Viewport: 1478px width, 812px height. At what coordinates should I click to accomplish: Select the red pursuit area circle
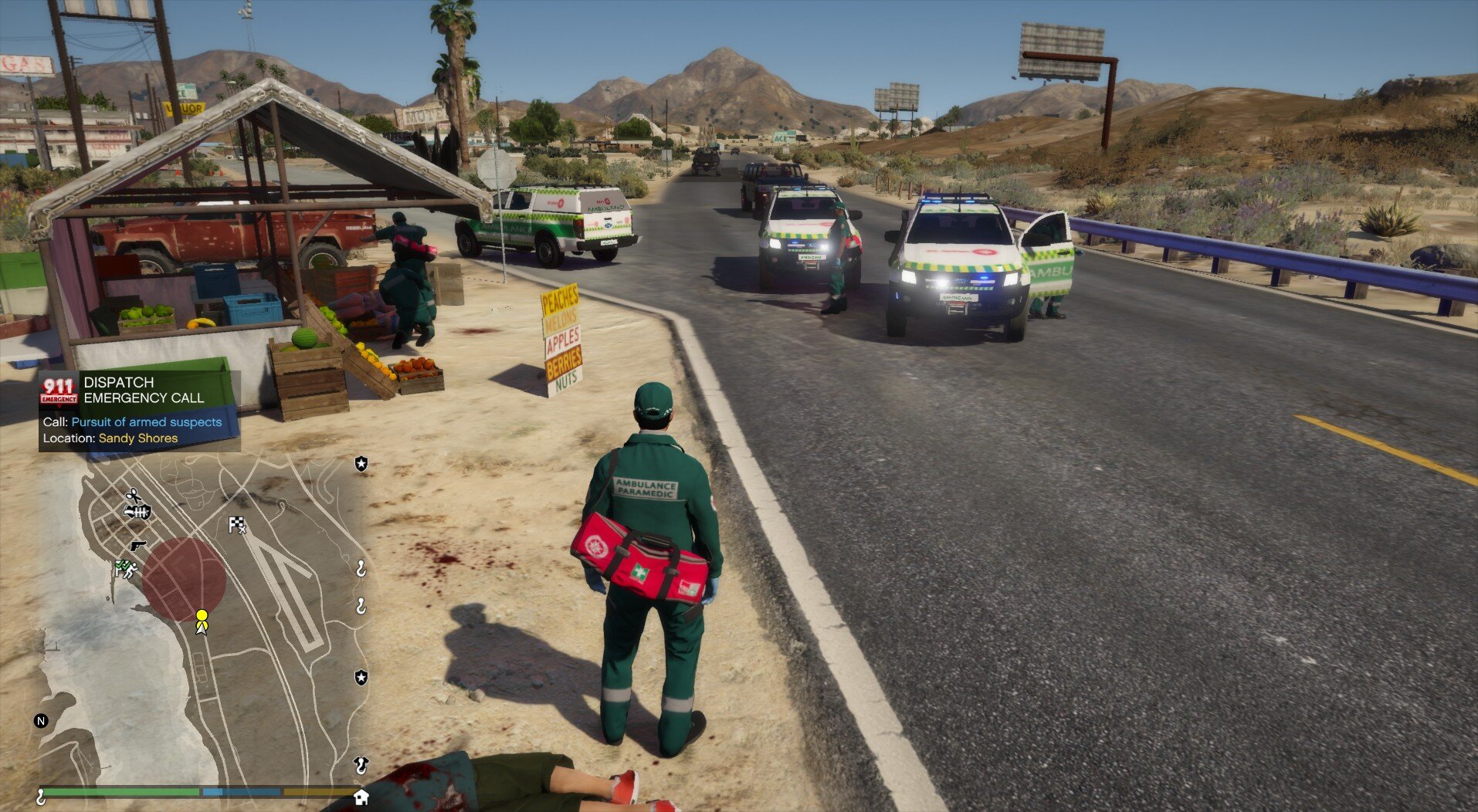[x=183, y=579]
